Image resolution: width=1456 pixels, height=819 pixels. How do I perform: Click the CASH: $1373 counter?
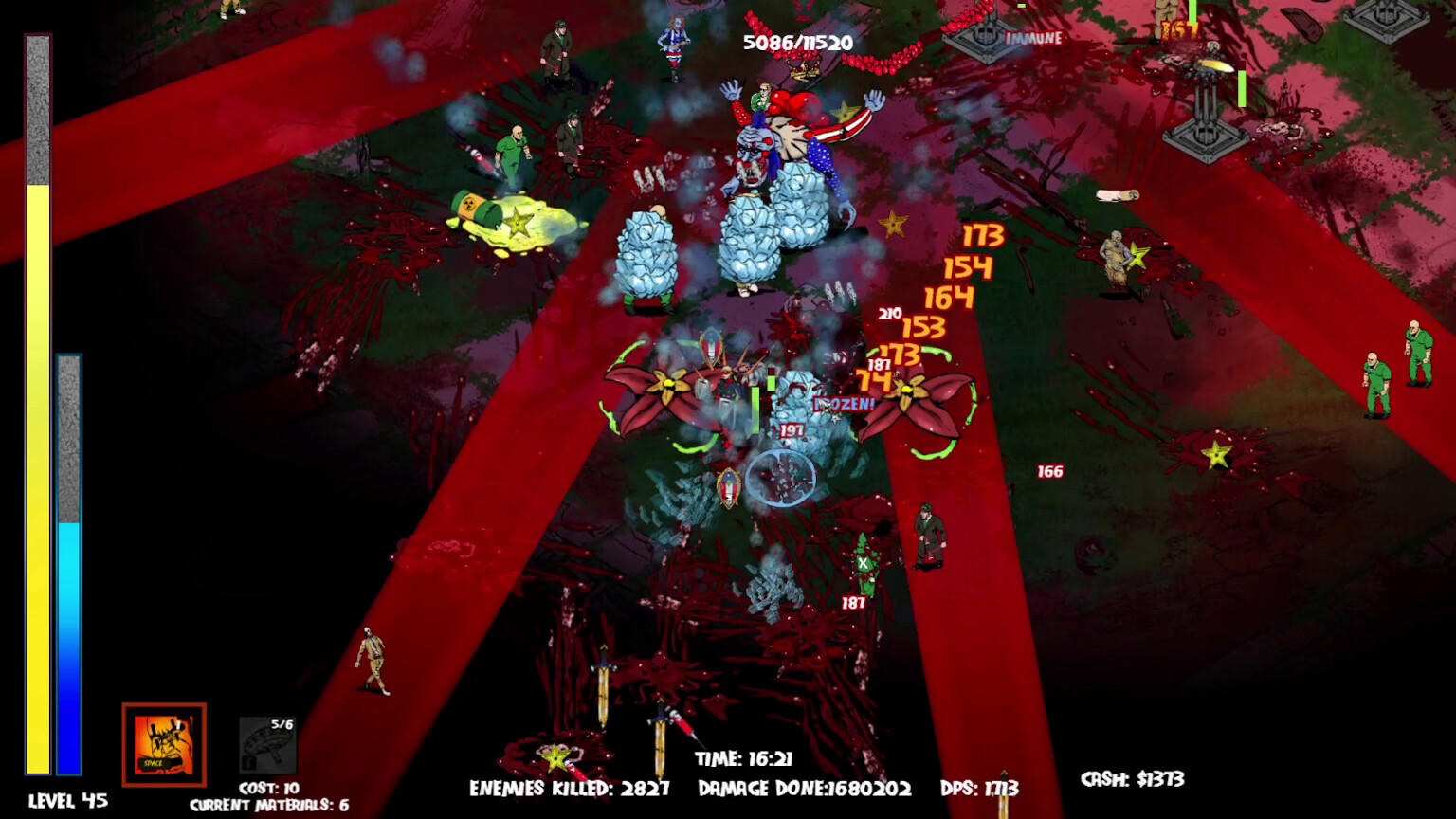point(1134,777)
